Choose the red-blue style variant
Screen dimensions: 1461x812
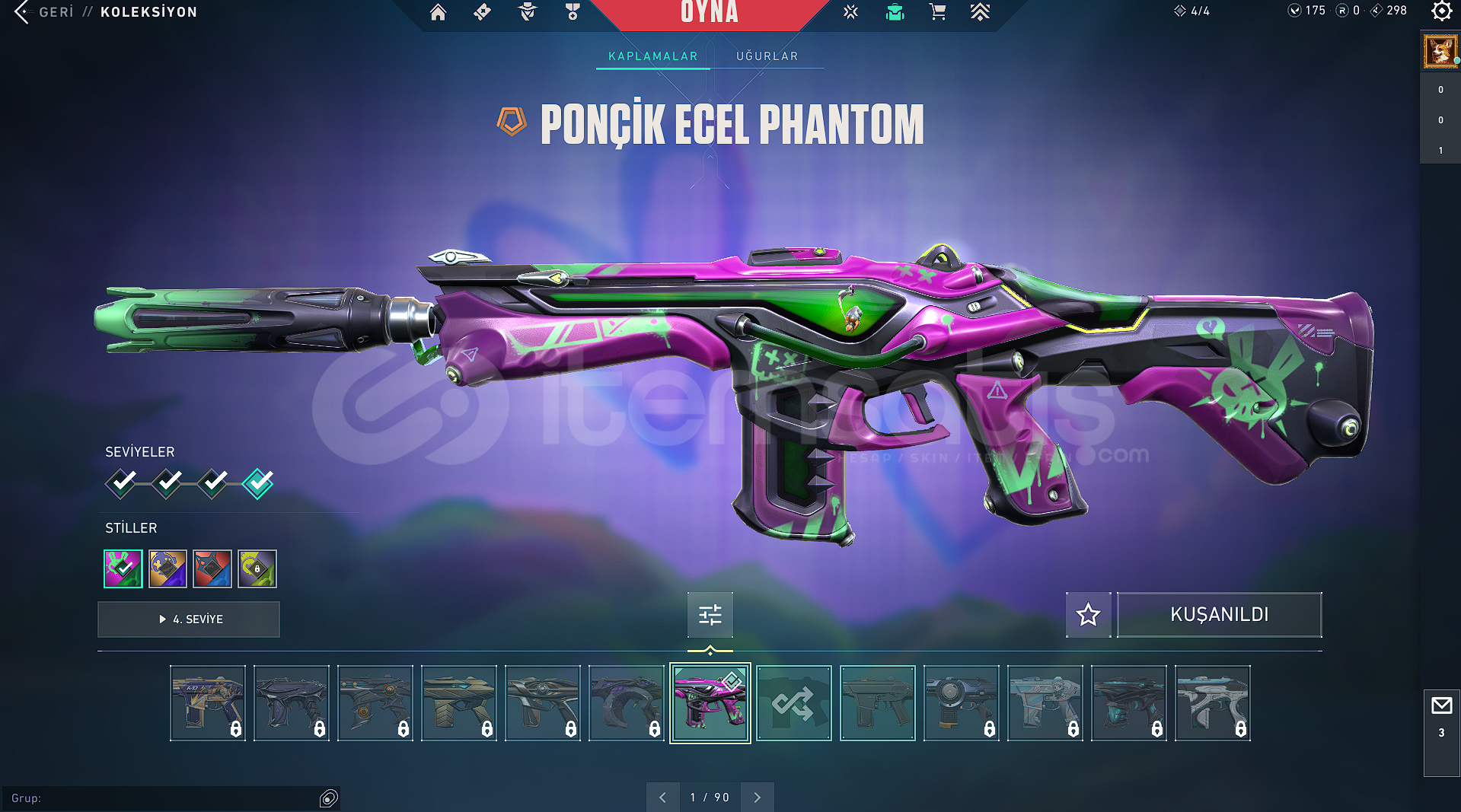[212, 568]
